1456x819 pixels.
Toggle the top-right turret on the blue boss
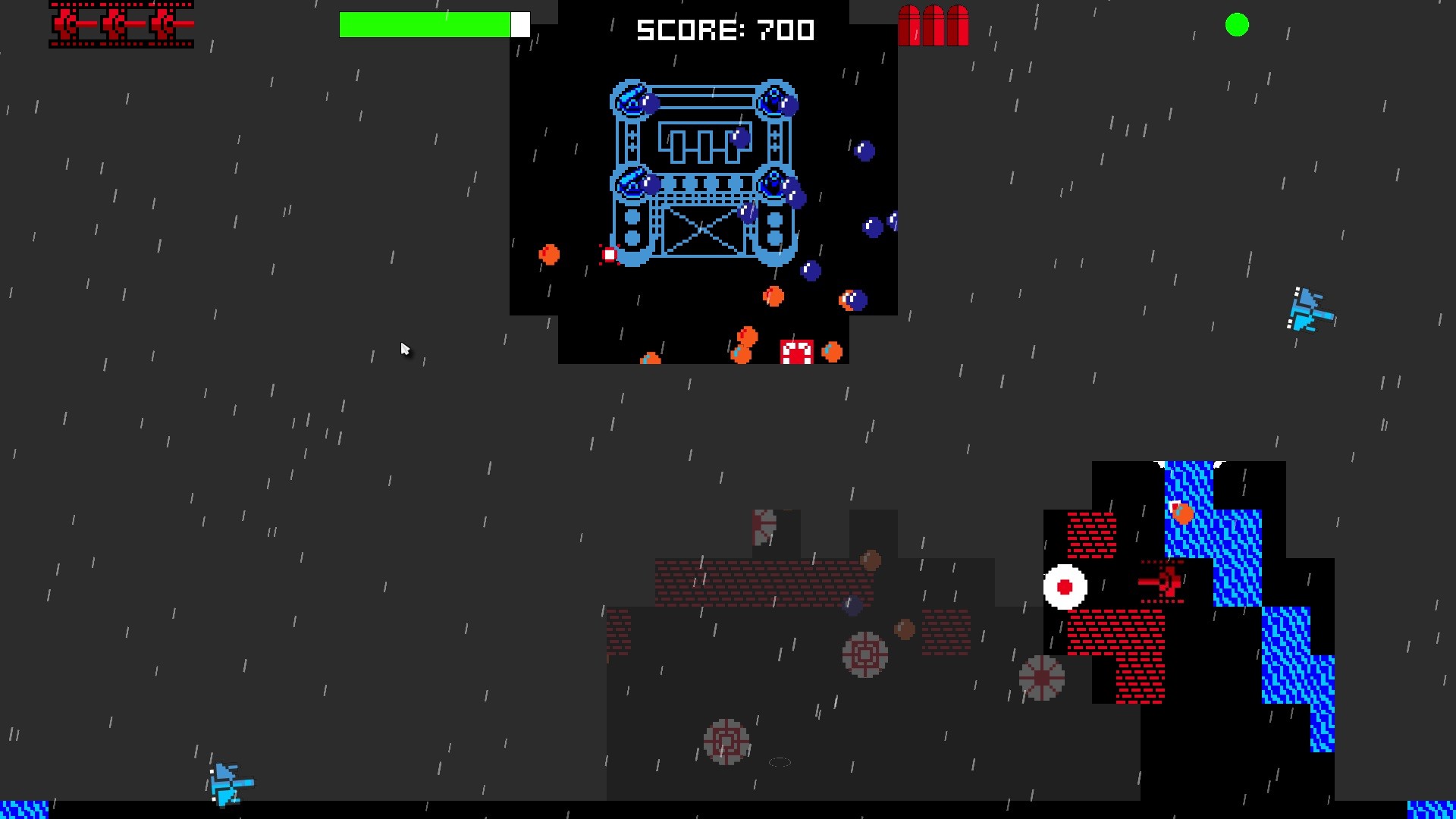click(x=773, y=102)
